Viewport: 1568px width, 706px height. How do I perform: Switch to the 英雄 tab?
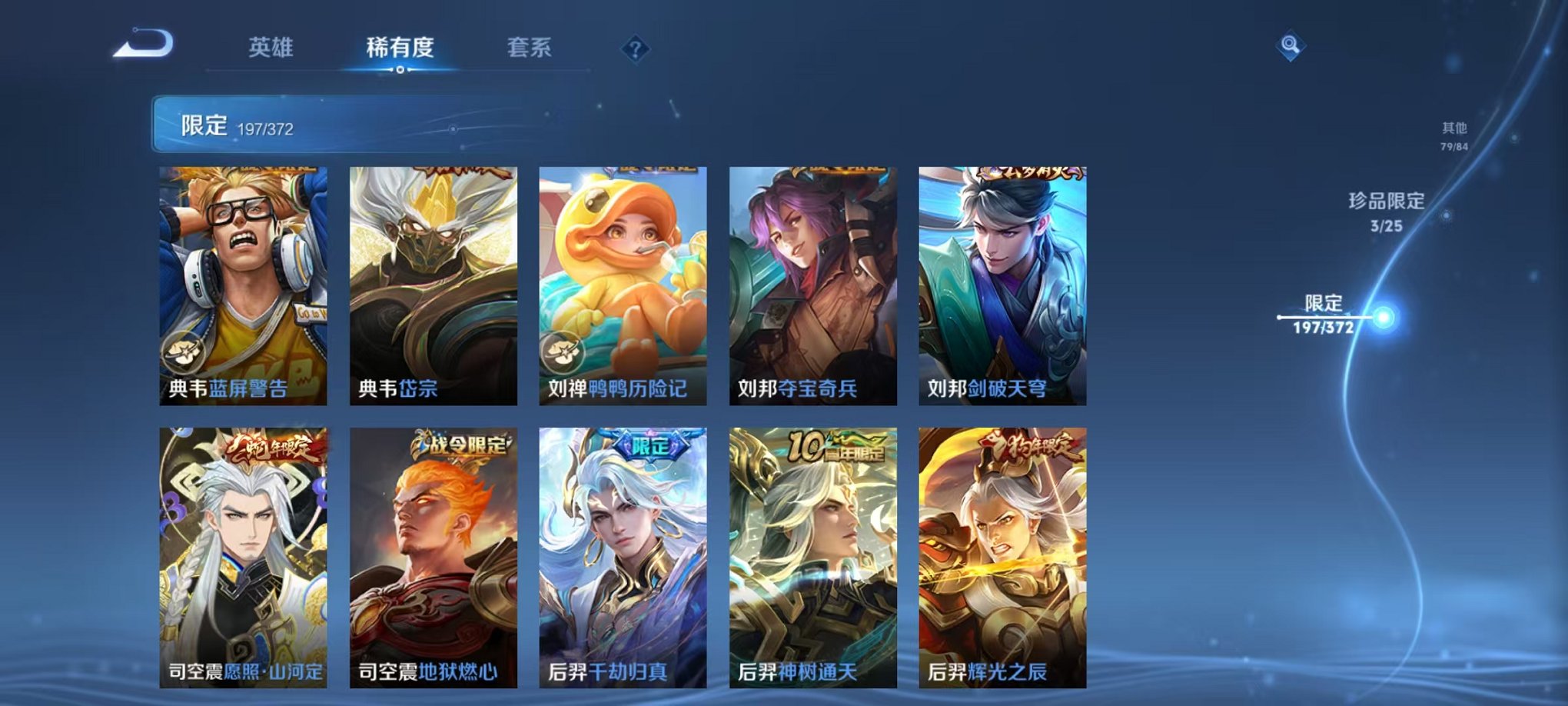tap(271, 48)
